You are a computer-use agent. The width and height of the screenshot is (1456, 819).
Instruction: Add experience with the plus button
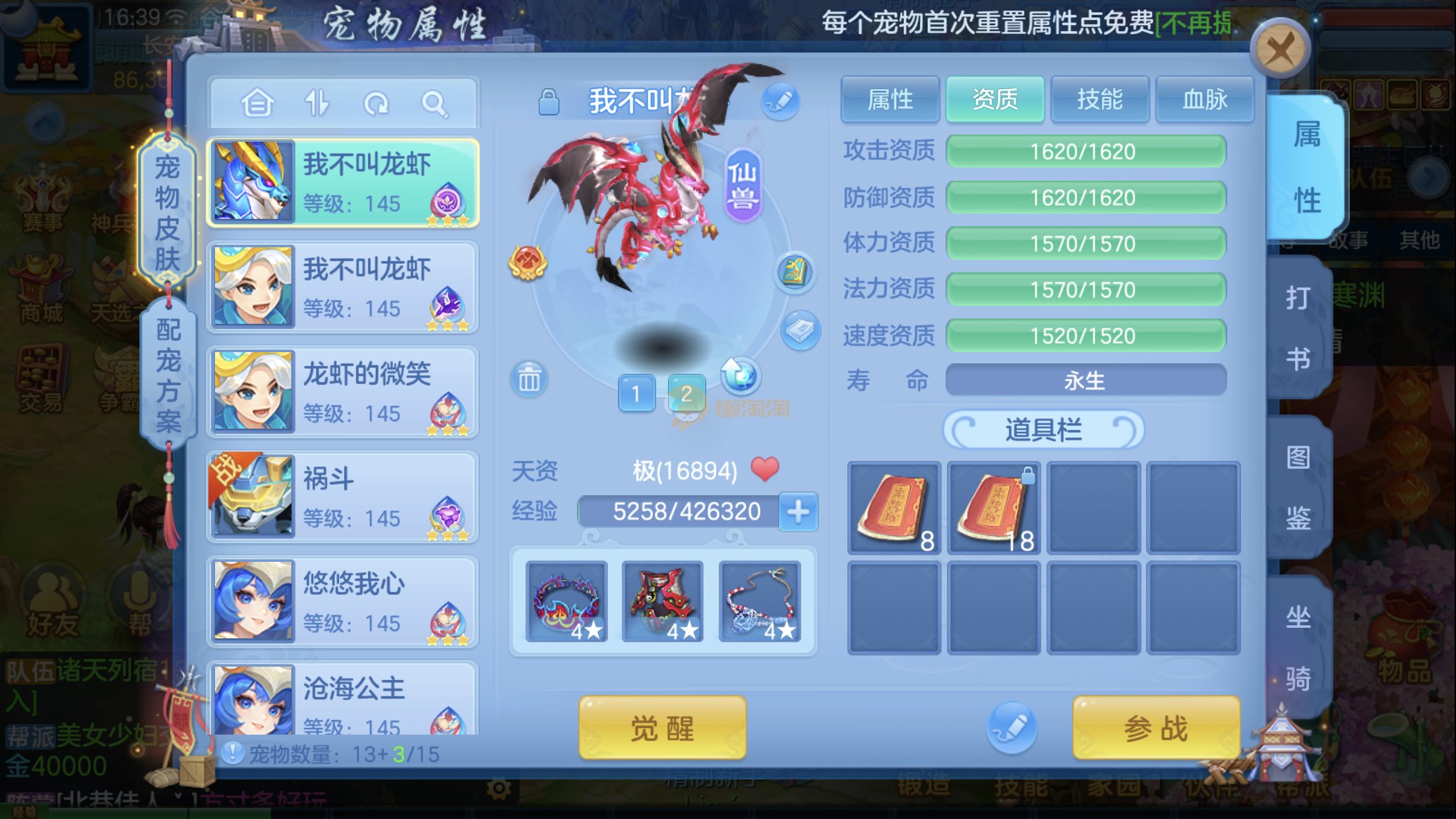coord(798,512)
